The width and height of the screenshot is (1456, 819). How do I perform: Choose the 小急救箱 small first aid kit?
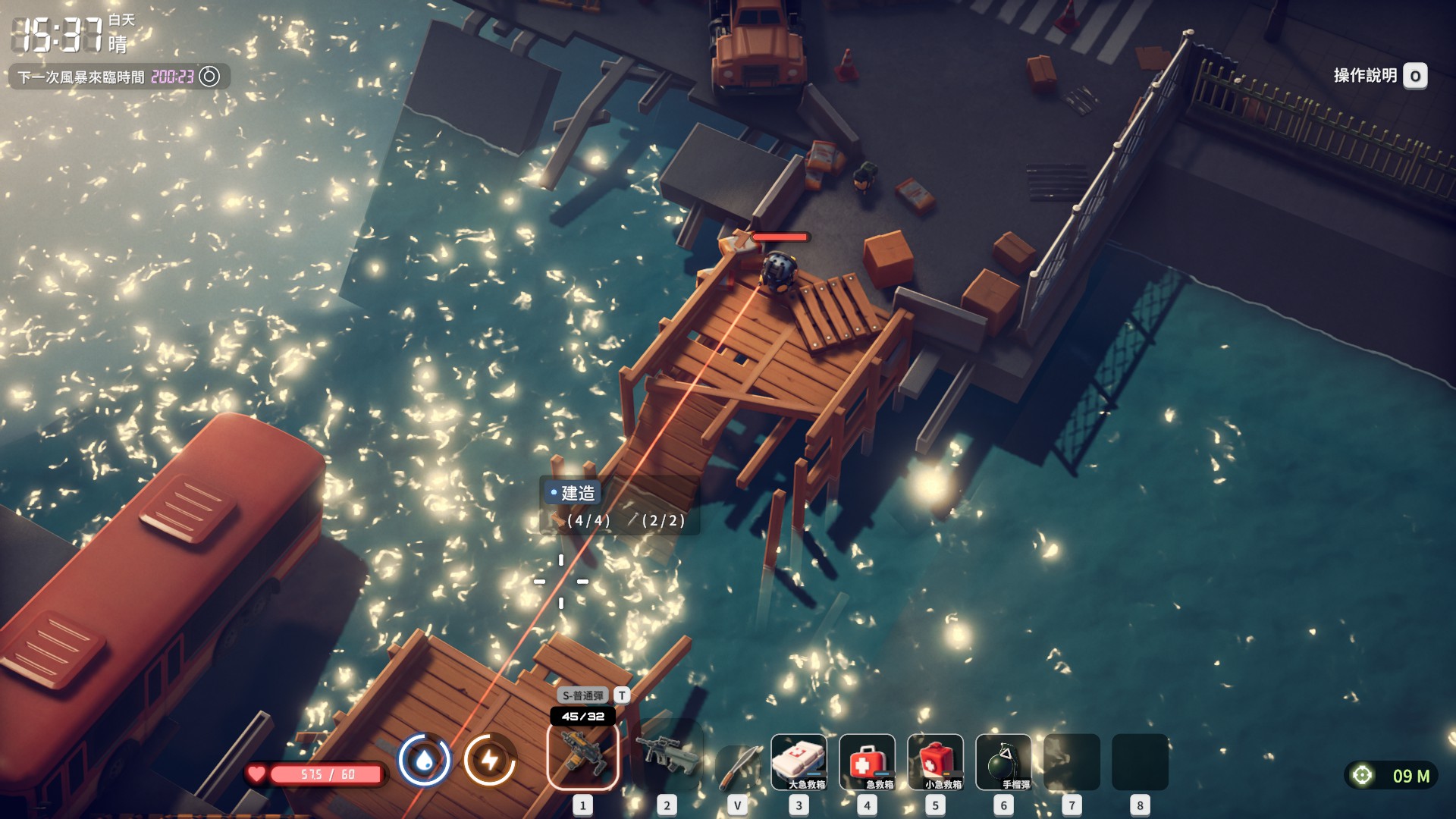point(935,761)
